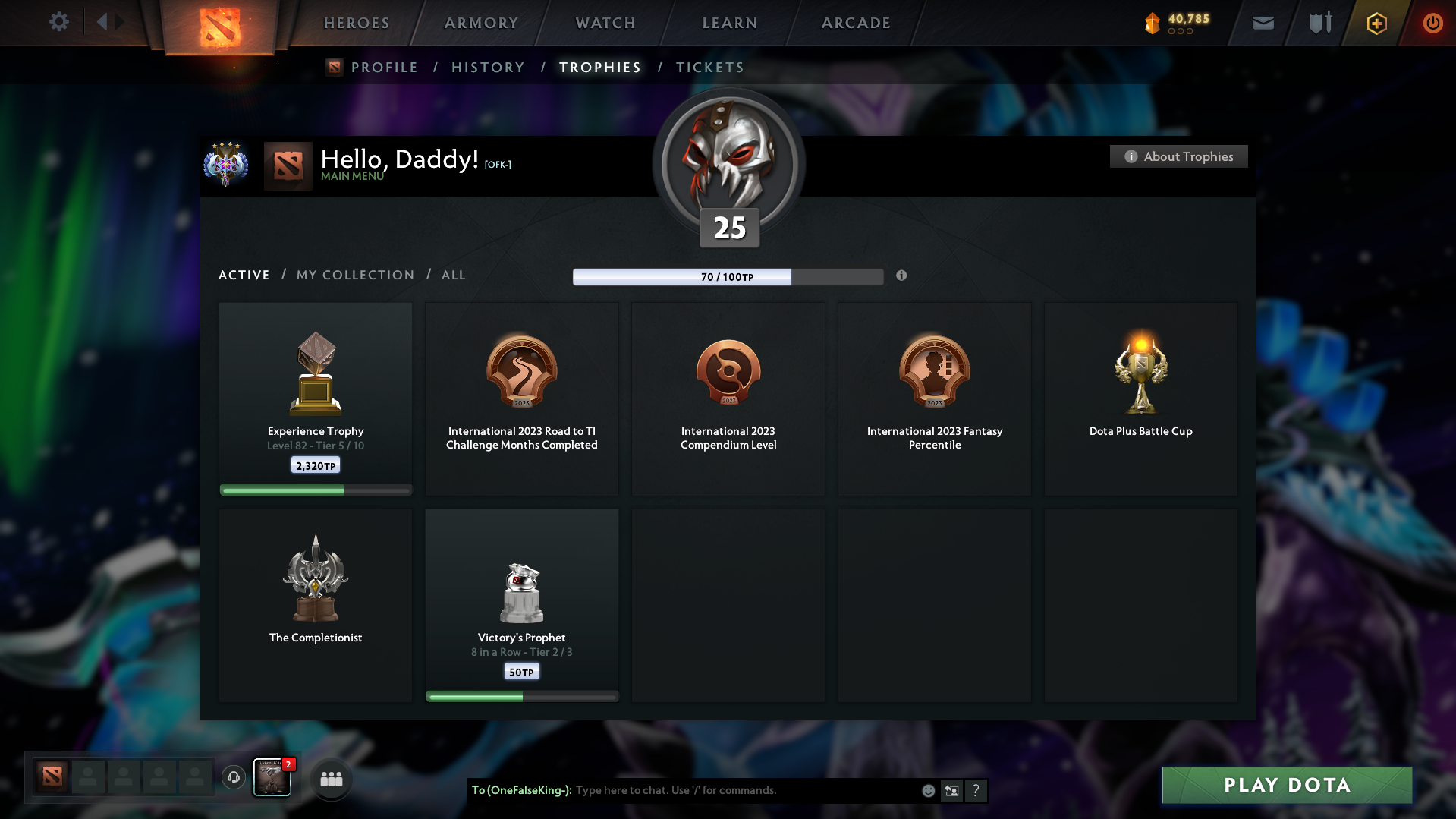Screen dimensions: 1456x819
Task: Open the shield-and-sword Armory icon
Action: click(x=1319, y=23)
